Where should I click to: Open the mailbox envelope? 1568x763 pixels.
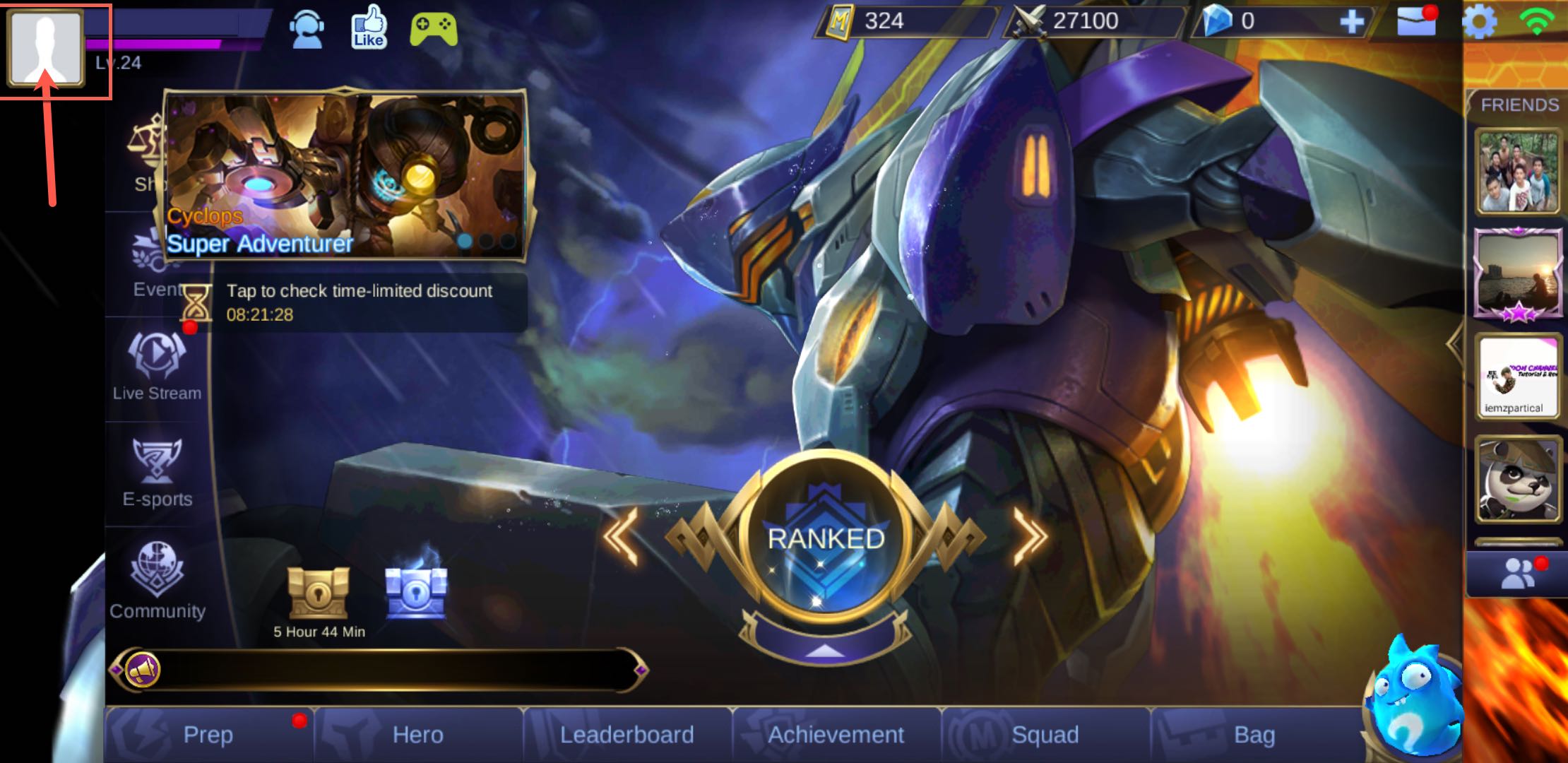coord(1416,22)
